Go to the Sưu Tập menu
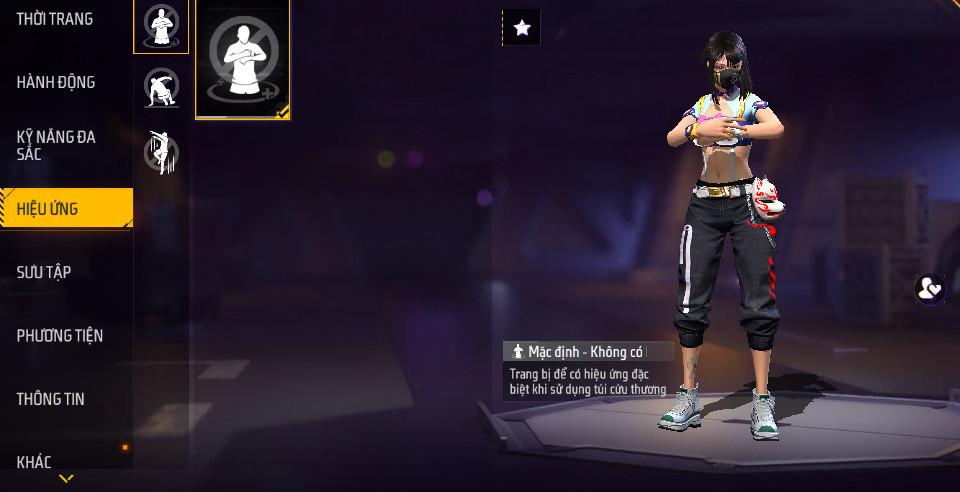Image resolution: width=960 pixels, height=492 pixels. pos(44,272)
